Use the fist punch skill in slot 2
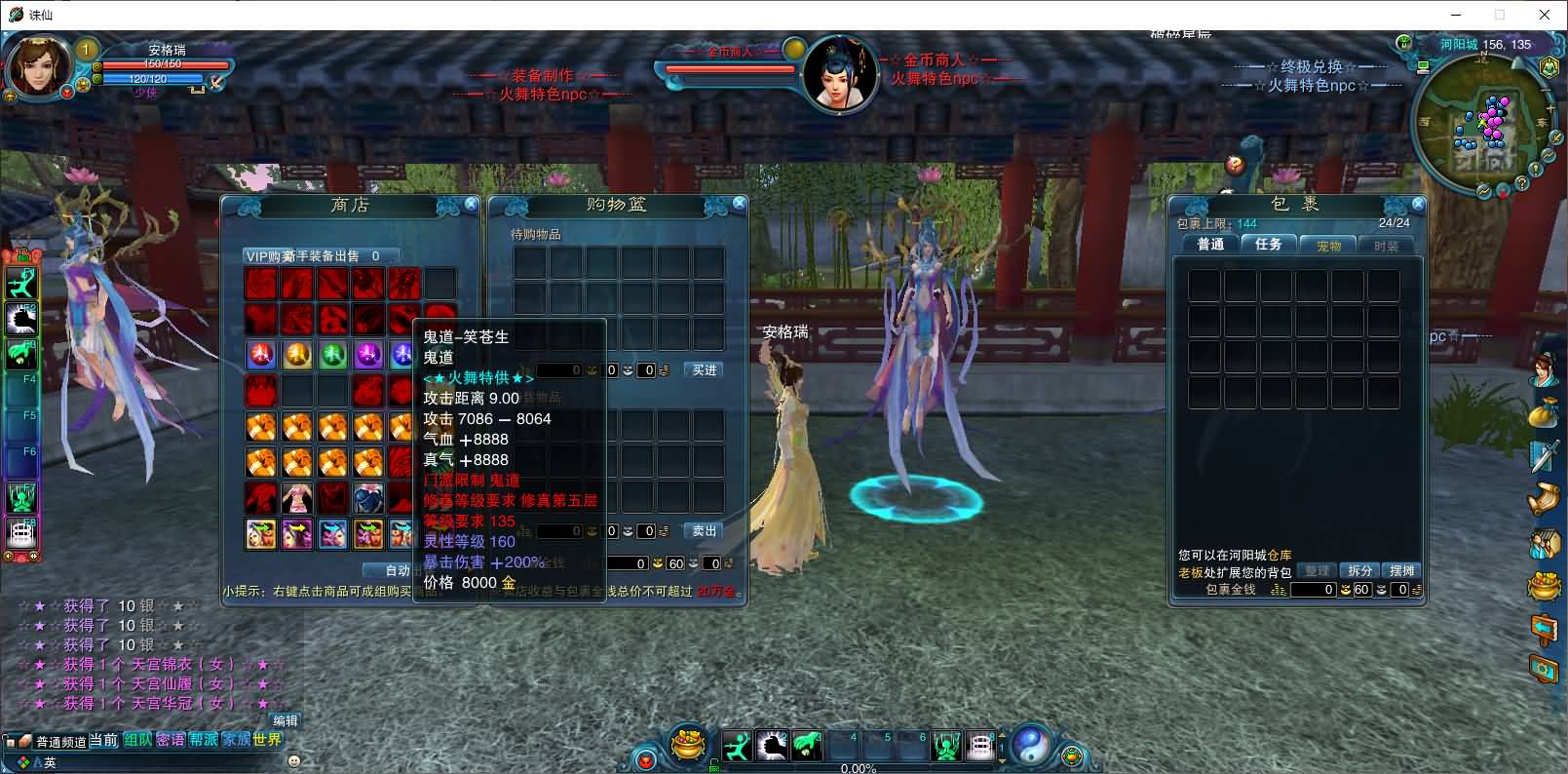1568x774 pixels. (x=772, y=747)
